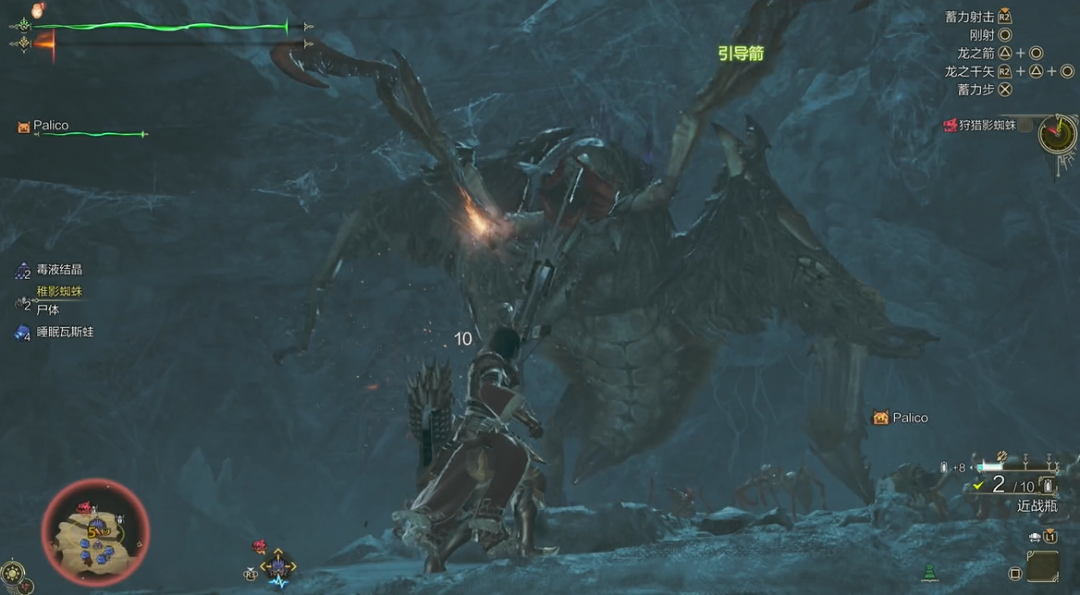Select the 毒液结晶 item notification
Screen dimensions: 1080x595
[58, 270]
